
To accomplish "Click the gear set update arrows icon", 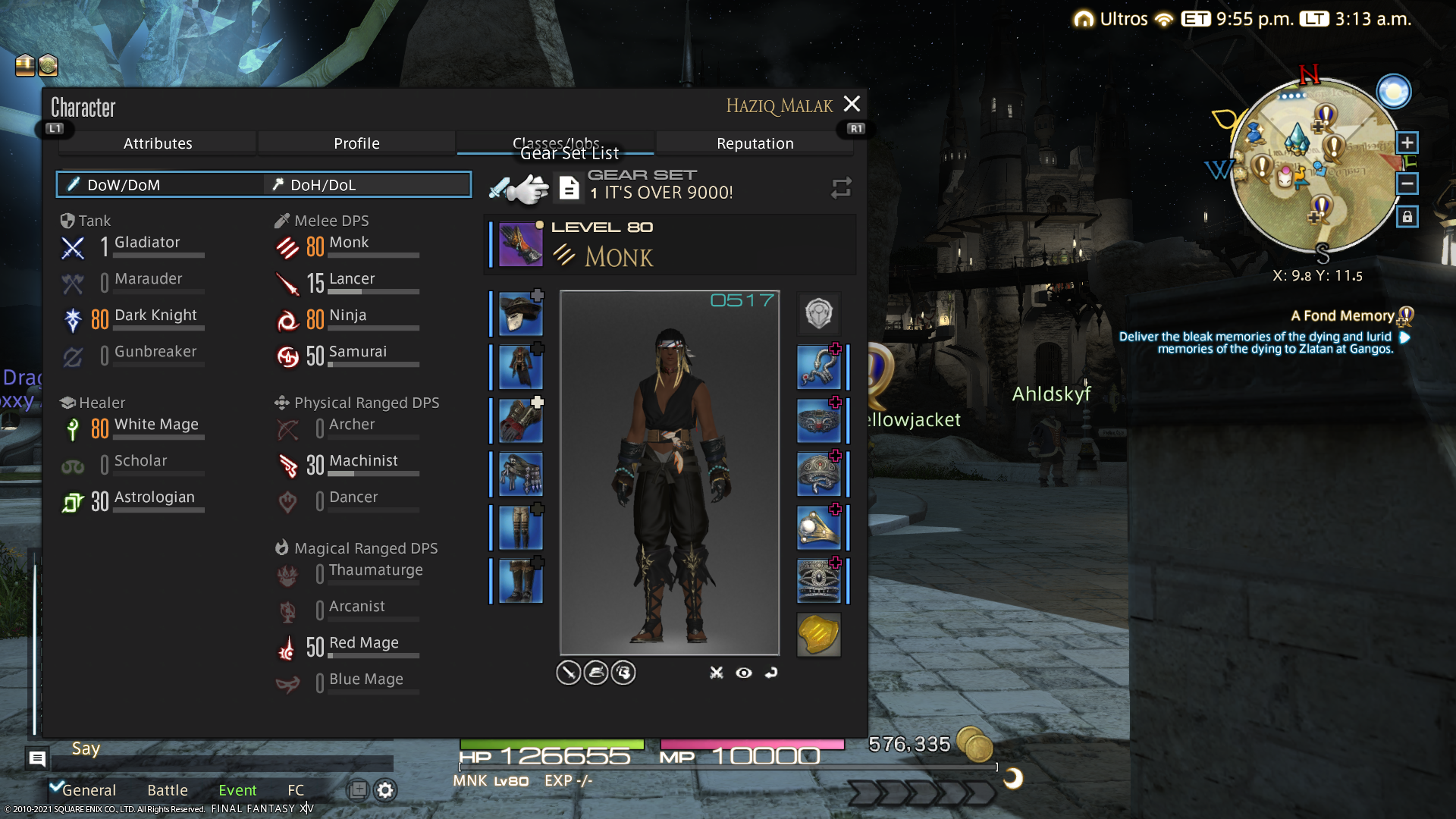I will [840, 188].
